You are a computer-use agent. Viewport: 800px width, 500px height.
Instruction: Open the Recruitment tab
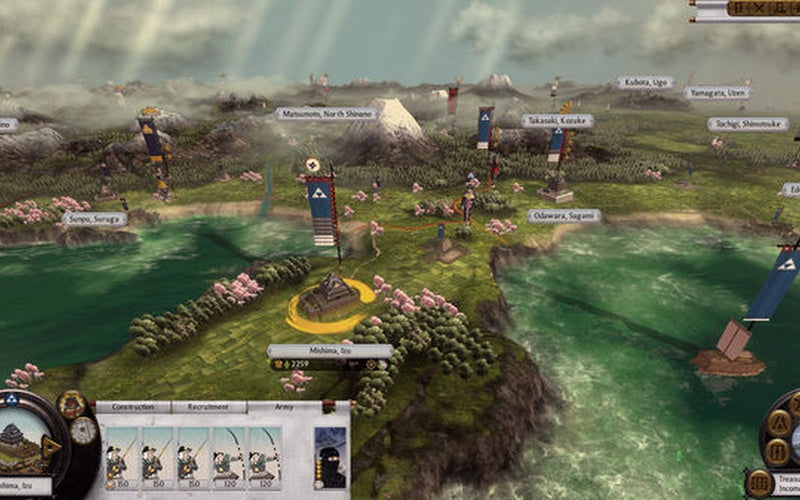point(209,408)
